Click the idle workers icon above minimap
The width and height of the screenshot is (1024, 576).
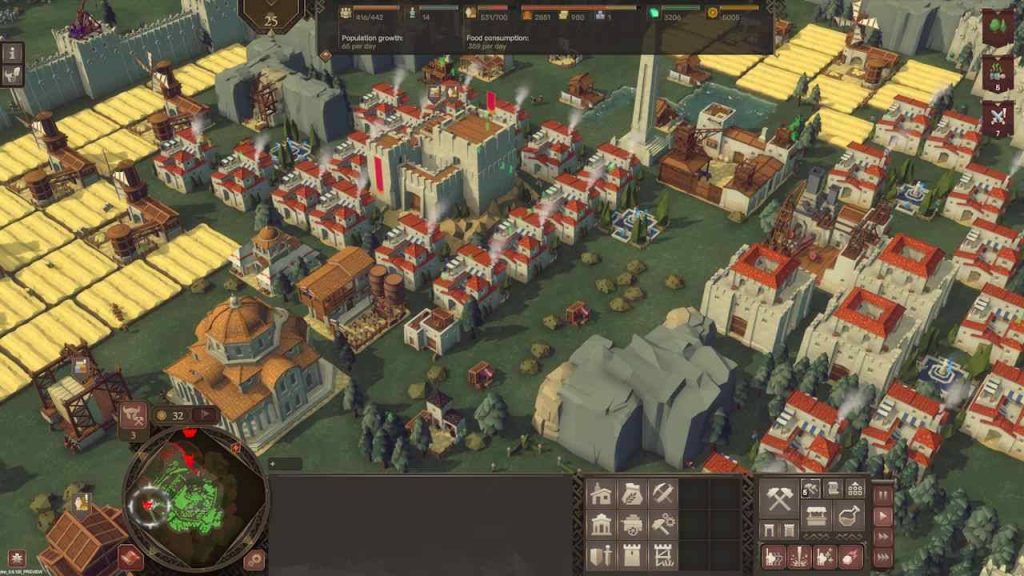click(133, 415)
